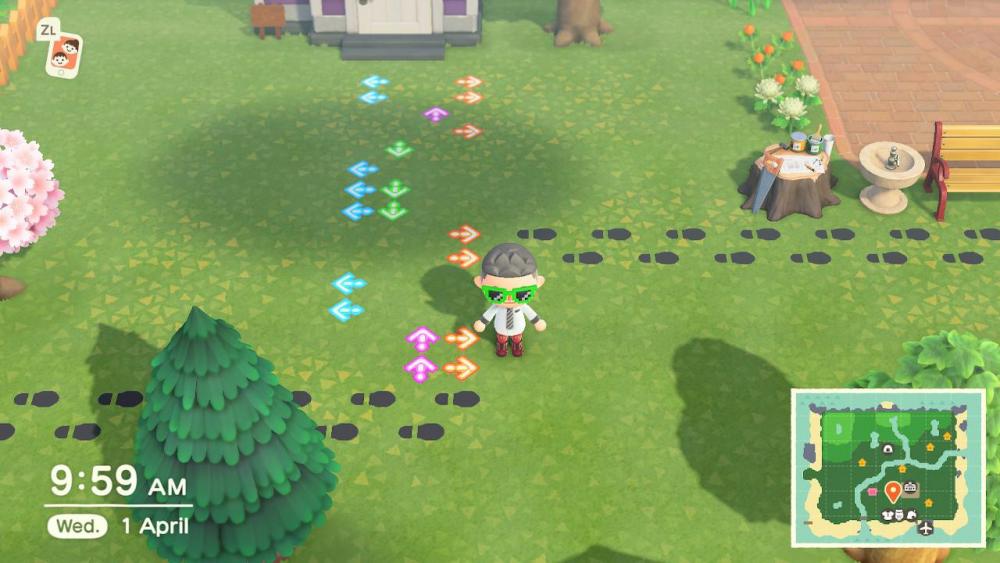Viewport: 1000px width, 563px height.
Task: Open the NookPhone icon
Action: tap(65, 55)
